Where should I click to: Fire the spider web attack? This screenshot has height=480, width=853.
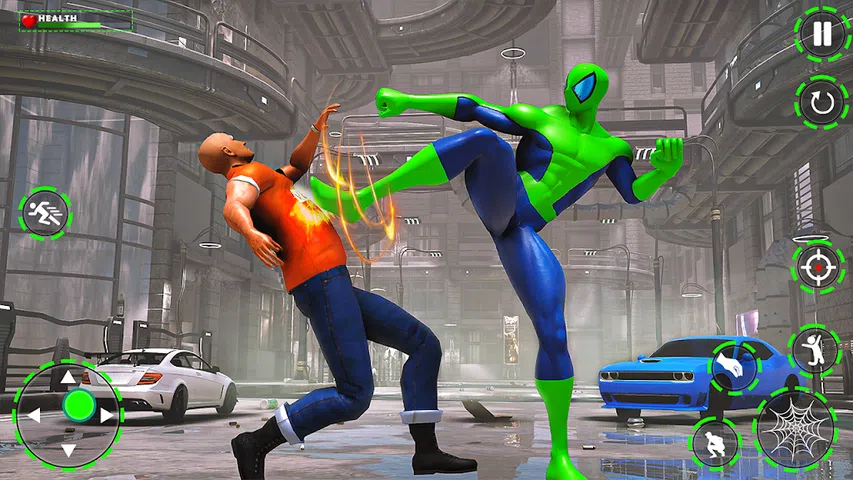pyautogui.click(x=795, y=431)
